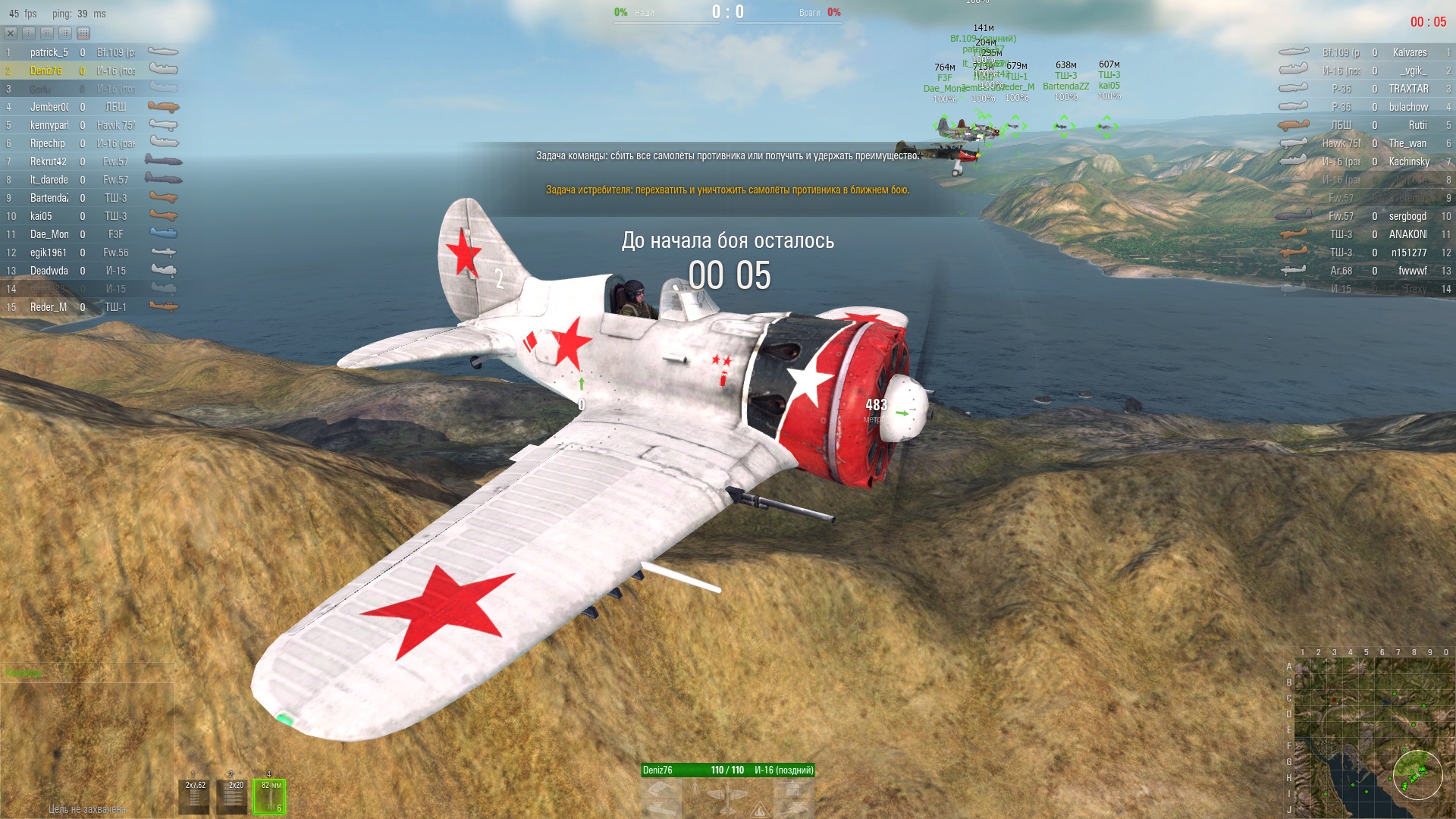Pick enemy fwwwf flying the Ar.68
The image size is (1456, 819).
1412,271
